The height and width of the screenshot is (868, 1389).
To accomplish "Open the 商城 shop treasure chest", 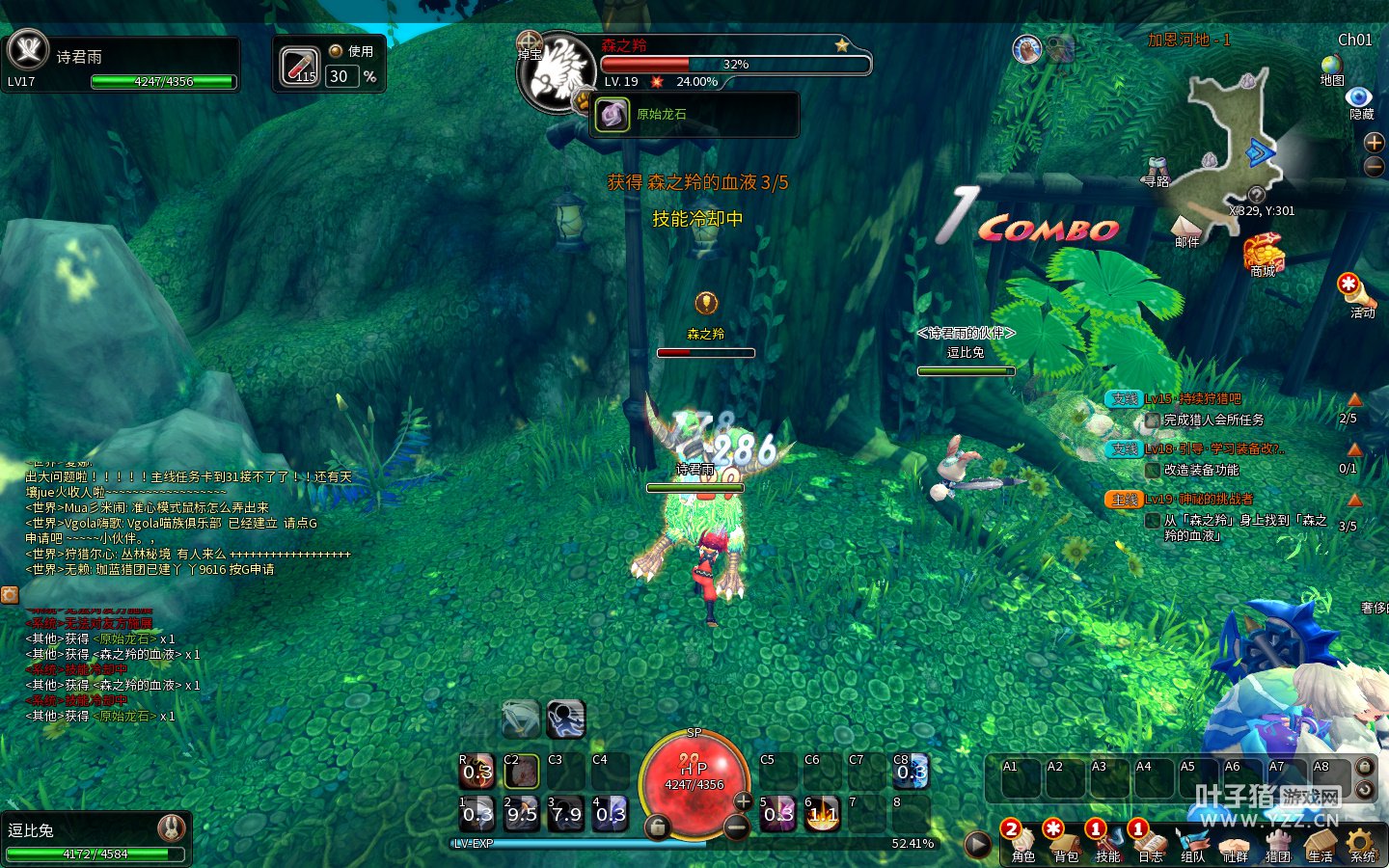I will tap(1263, 253).
